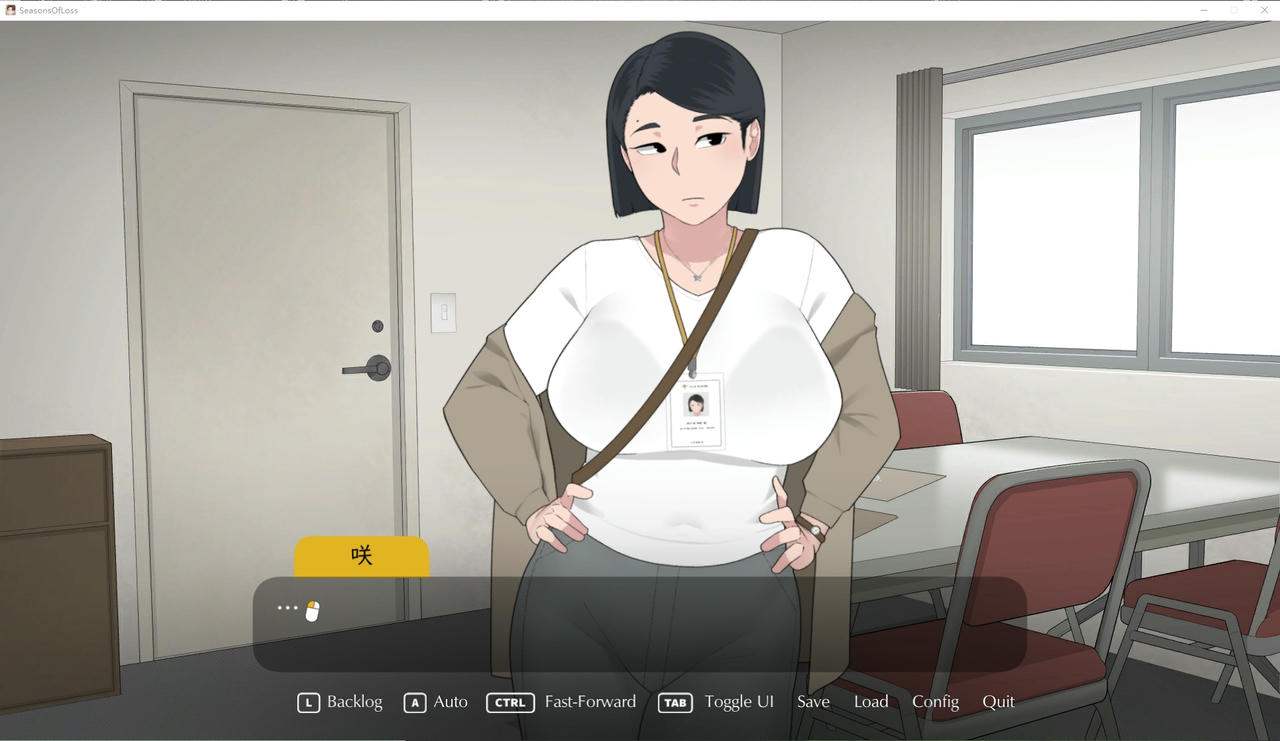Minimize the SeasonsOfLoss window
The image size is (1280, 741).
(1203, 10)
